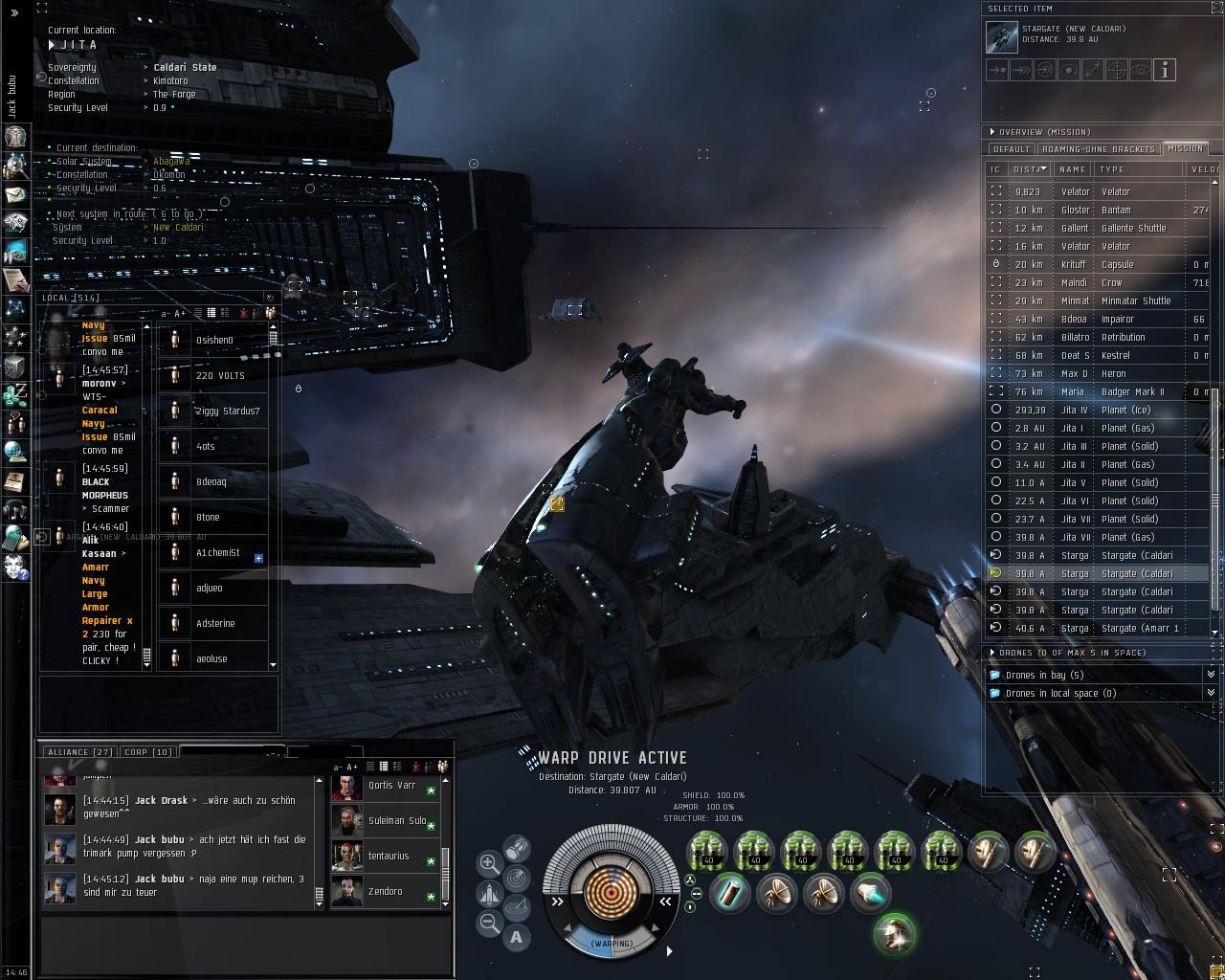Select 220 VOLTS in the Local member list
Screen dimensions: 1225x980
(x=220, y=375)
